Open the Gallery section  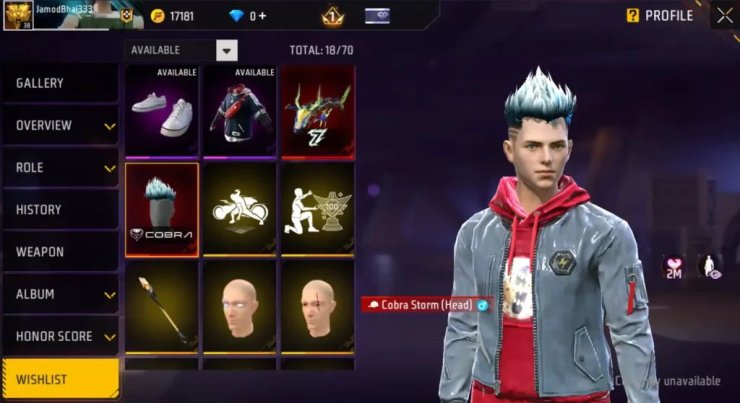[59, 83]
